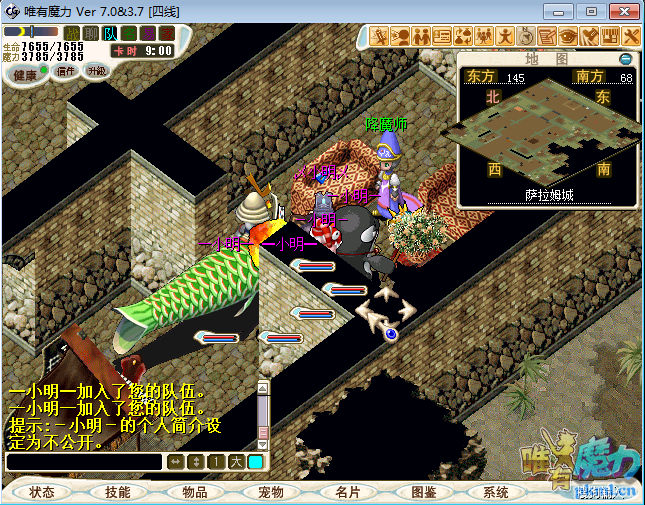
Task: Open the 图鉴 album menu
Action: [x=423, y=492]
